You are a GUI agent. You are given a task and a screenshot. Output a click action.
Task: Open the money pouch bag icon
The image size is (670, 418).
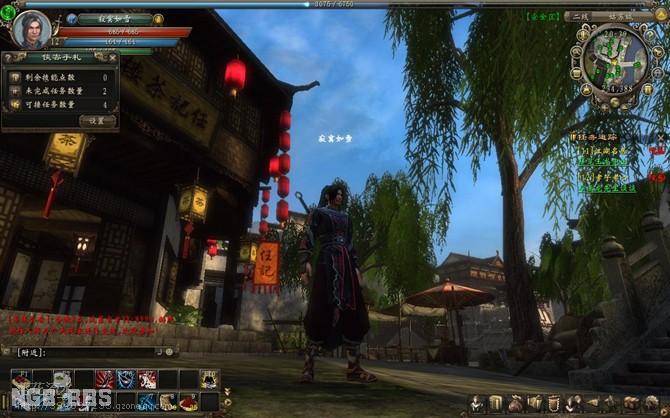point(515,403)
